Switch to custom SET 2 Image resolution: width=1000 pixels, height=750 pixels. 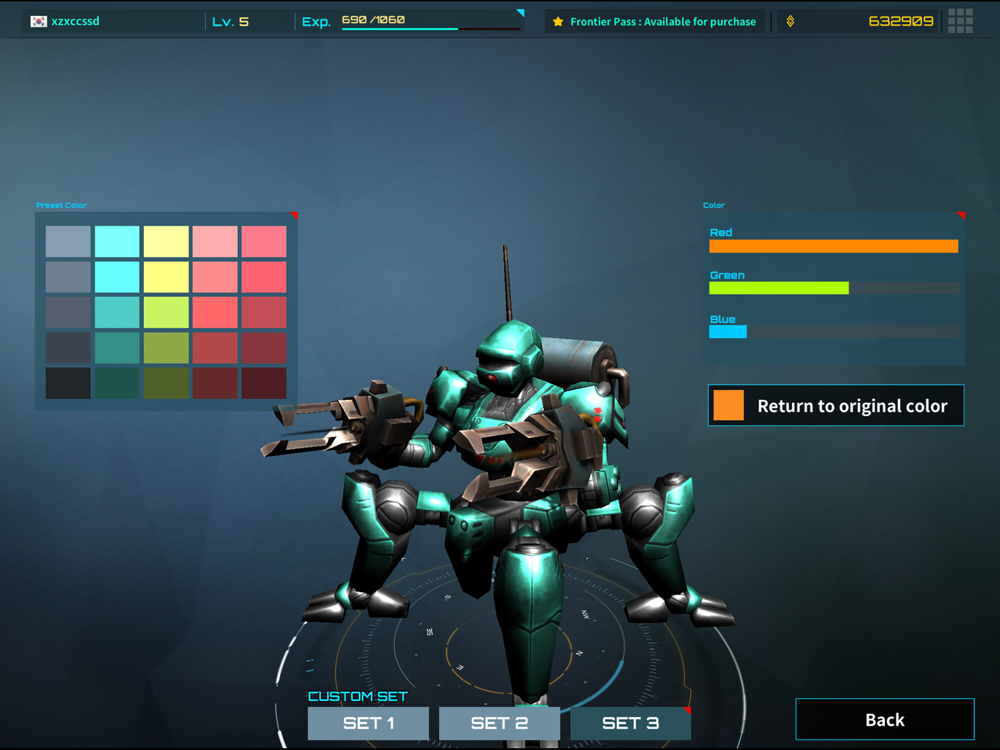(x=499, y=723)
